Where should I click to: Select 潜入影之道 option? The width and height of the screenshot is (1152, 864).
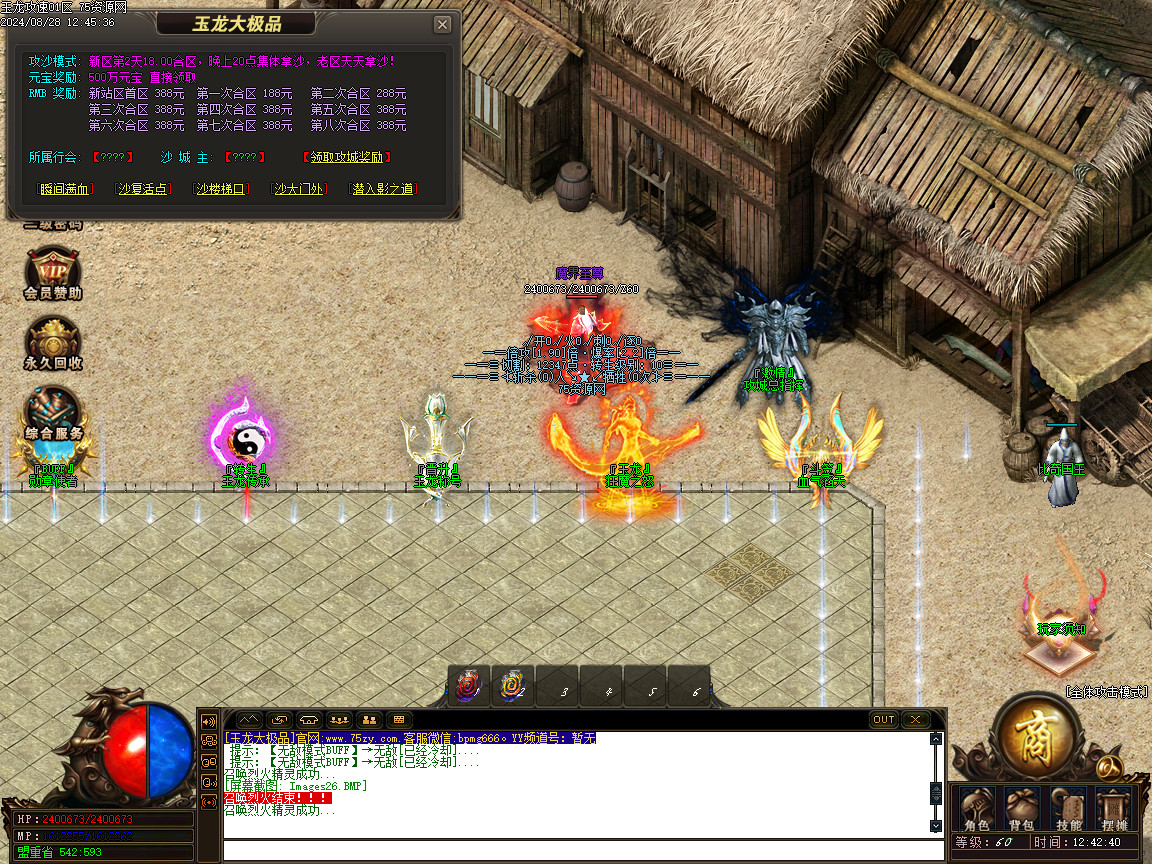[383, 188]
